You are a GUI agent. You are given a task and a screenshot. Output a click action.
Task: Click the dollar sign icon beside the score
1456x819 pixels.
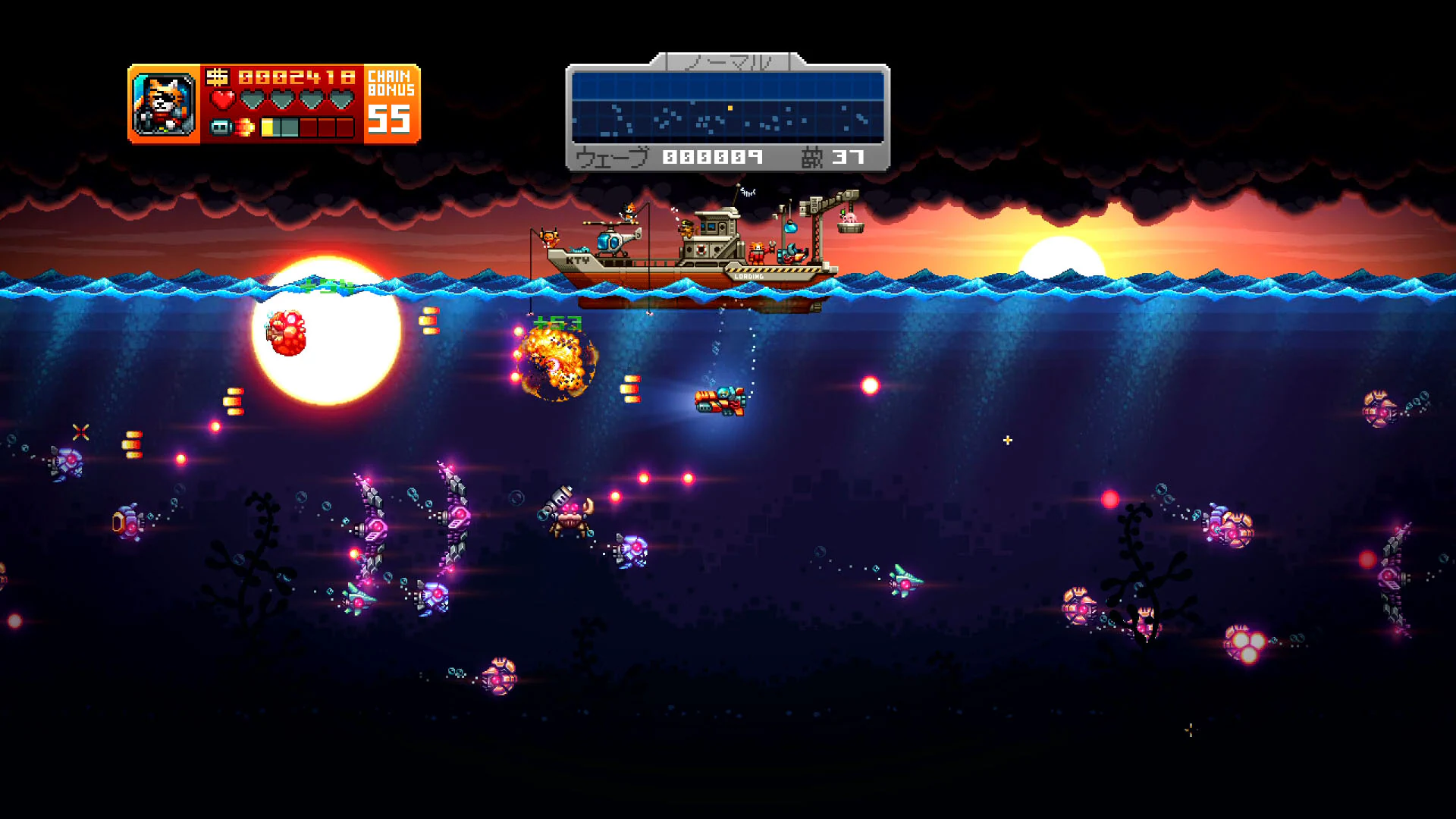pos(218,77)
